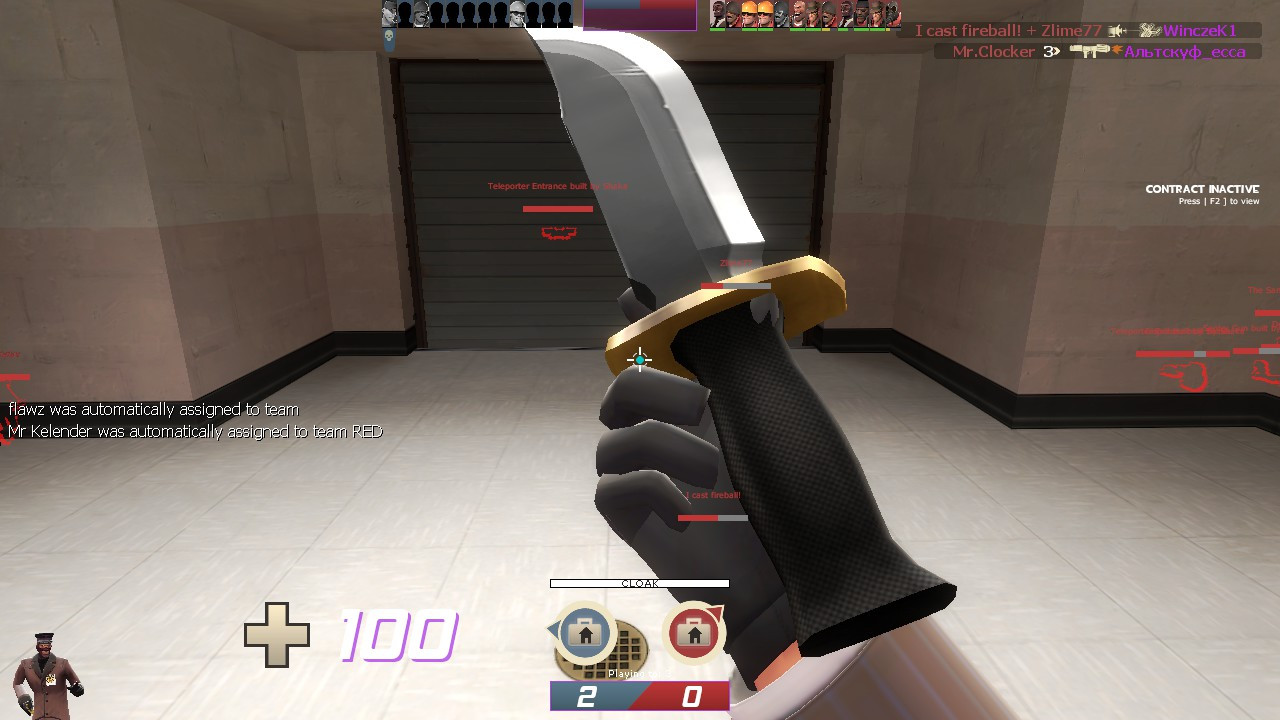Click the CLOAK meter bar
This screenshot has width=1280, height=720.
click(639, 582)
